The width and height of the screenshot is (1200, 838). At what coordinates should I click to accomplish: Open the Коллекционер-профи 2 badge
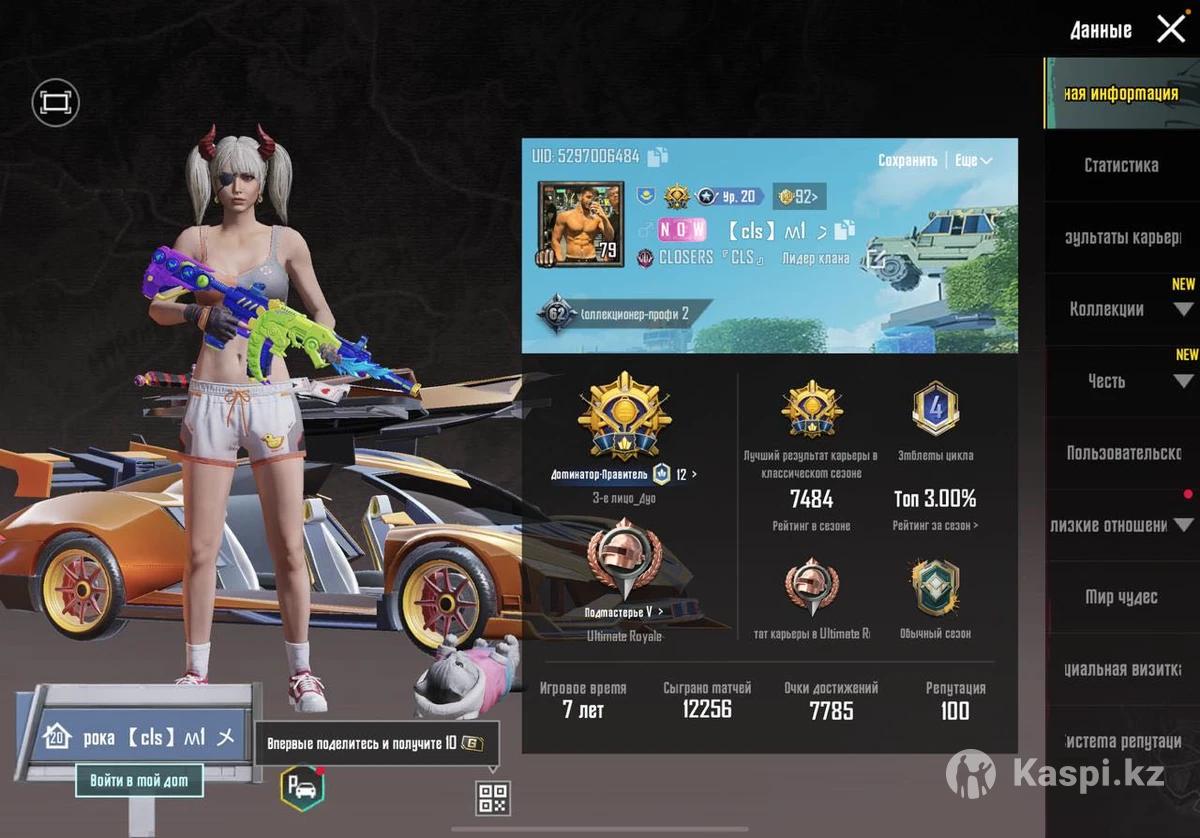click(x=615, y=314)
